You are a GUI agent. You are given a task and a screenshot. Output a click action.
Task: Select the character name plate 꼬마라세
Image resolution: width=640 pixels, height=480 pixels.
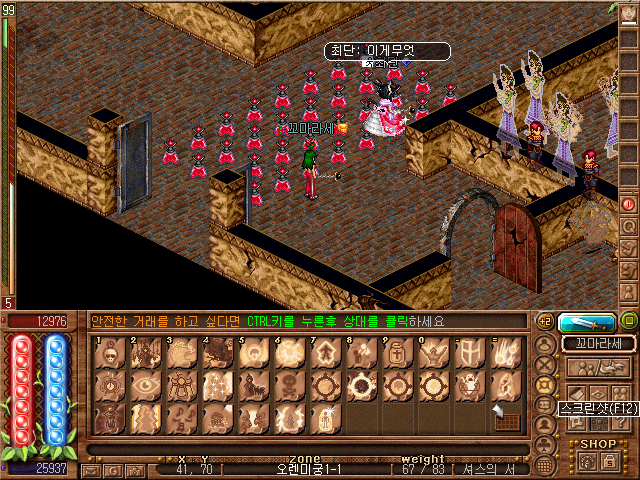tap(599, 343)
